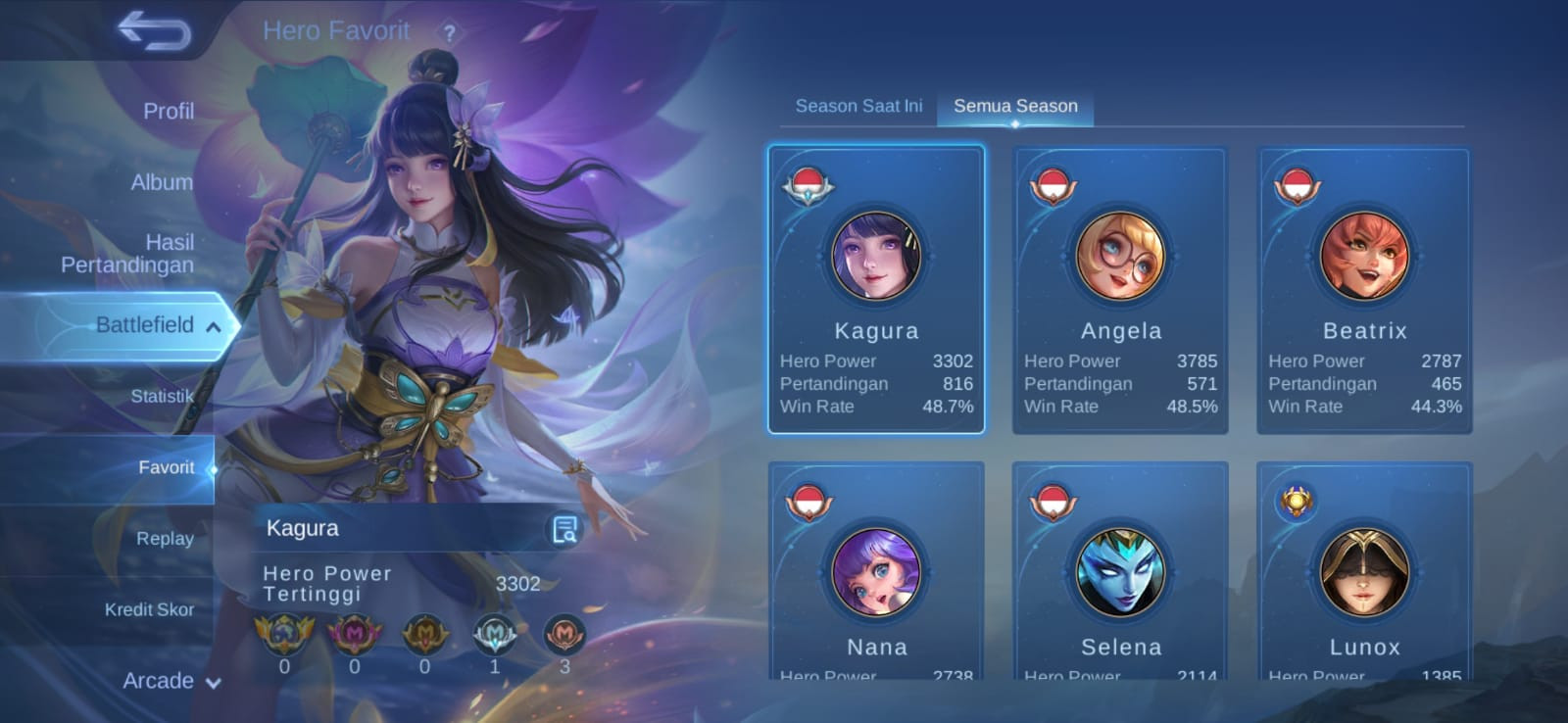Select the Beatrix hero card

[x=1364, y=289]
